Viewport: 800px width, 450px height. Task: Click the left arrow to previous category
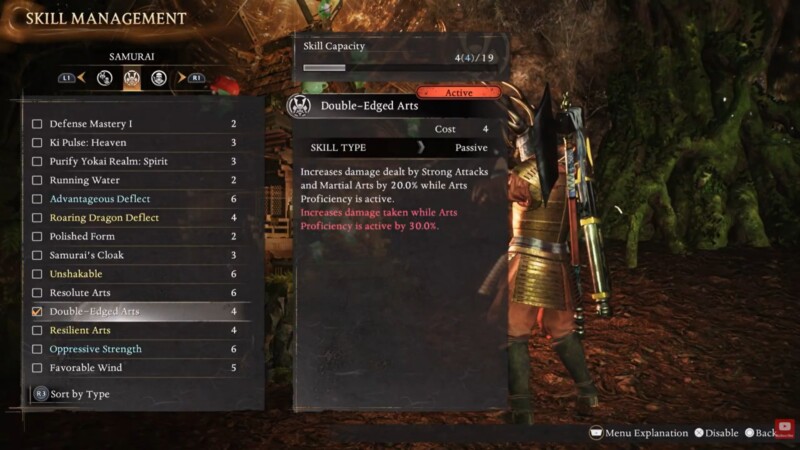coord(83,77)
